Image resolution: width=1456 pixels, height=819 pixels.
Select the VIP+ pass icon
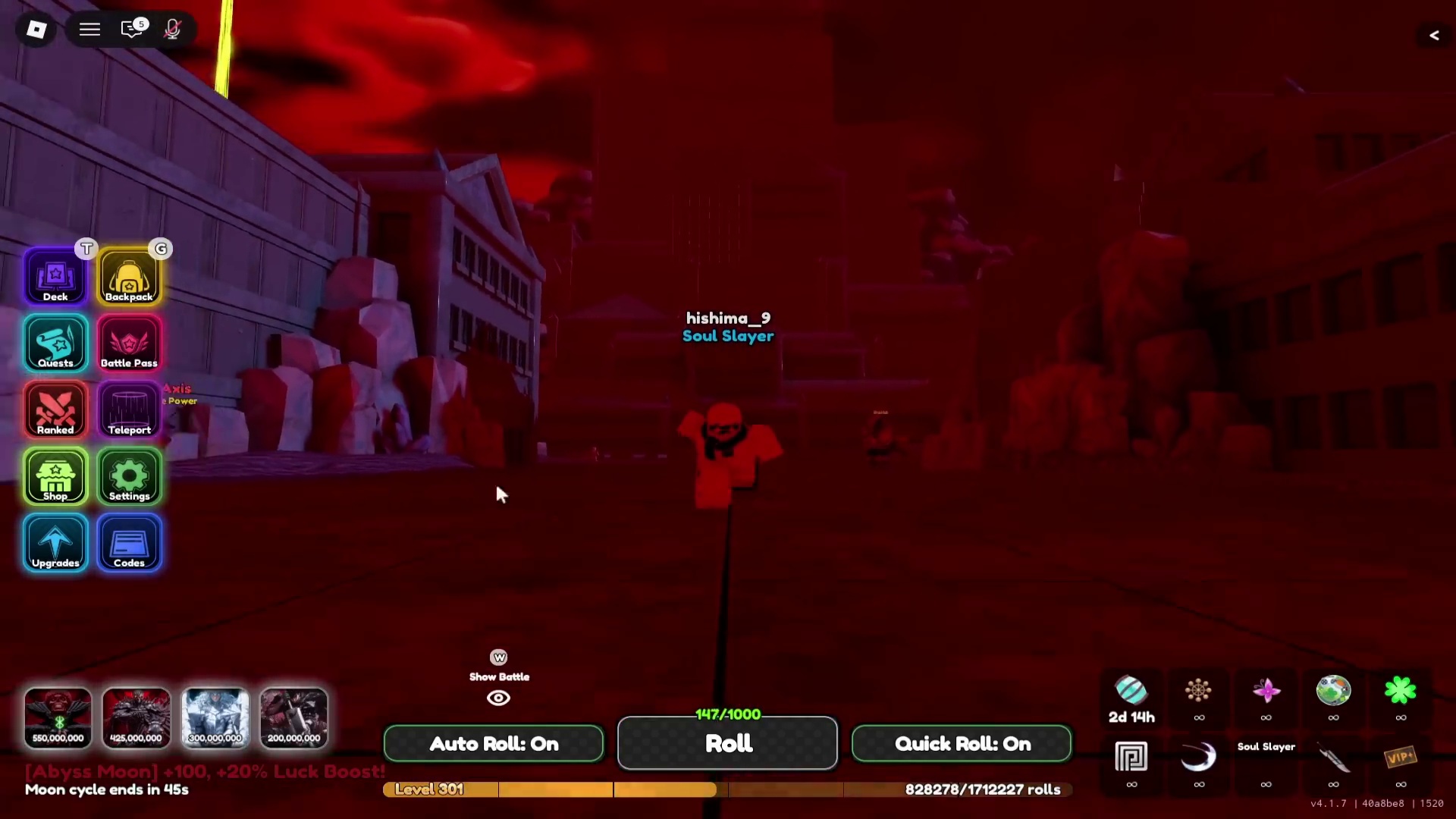(1401, 758)
